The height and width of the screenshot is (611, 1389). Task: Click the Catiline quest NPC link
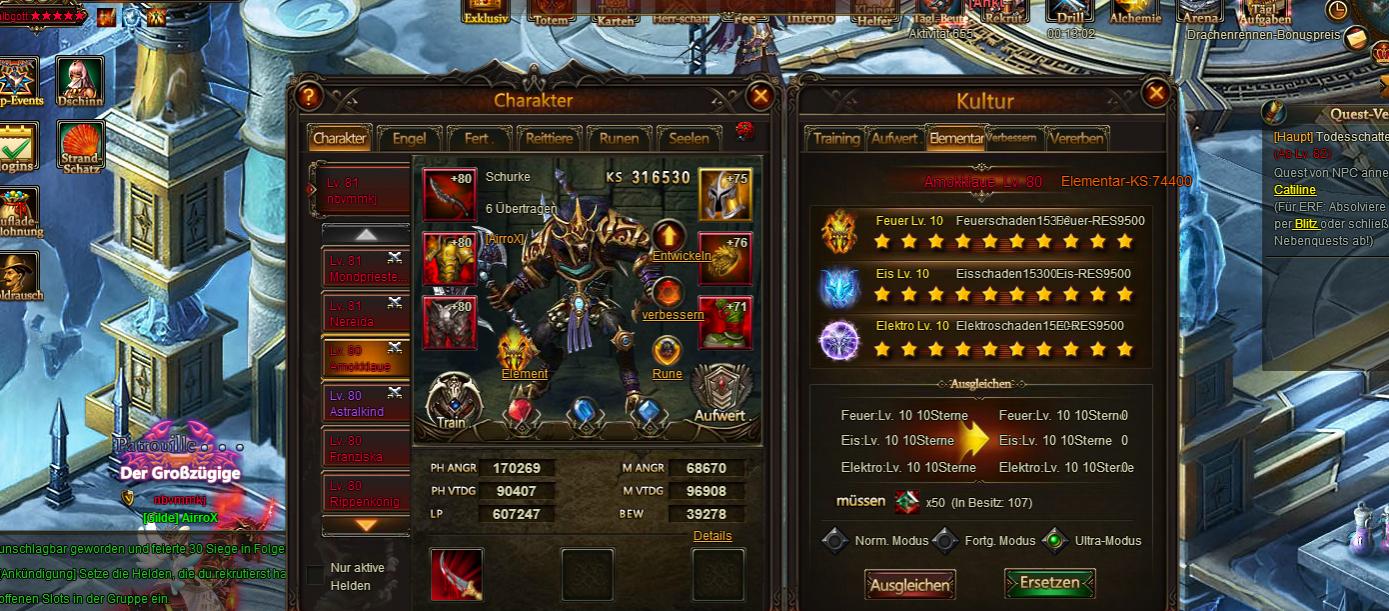pyautogui.click(x=1294, y=190)
